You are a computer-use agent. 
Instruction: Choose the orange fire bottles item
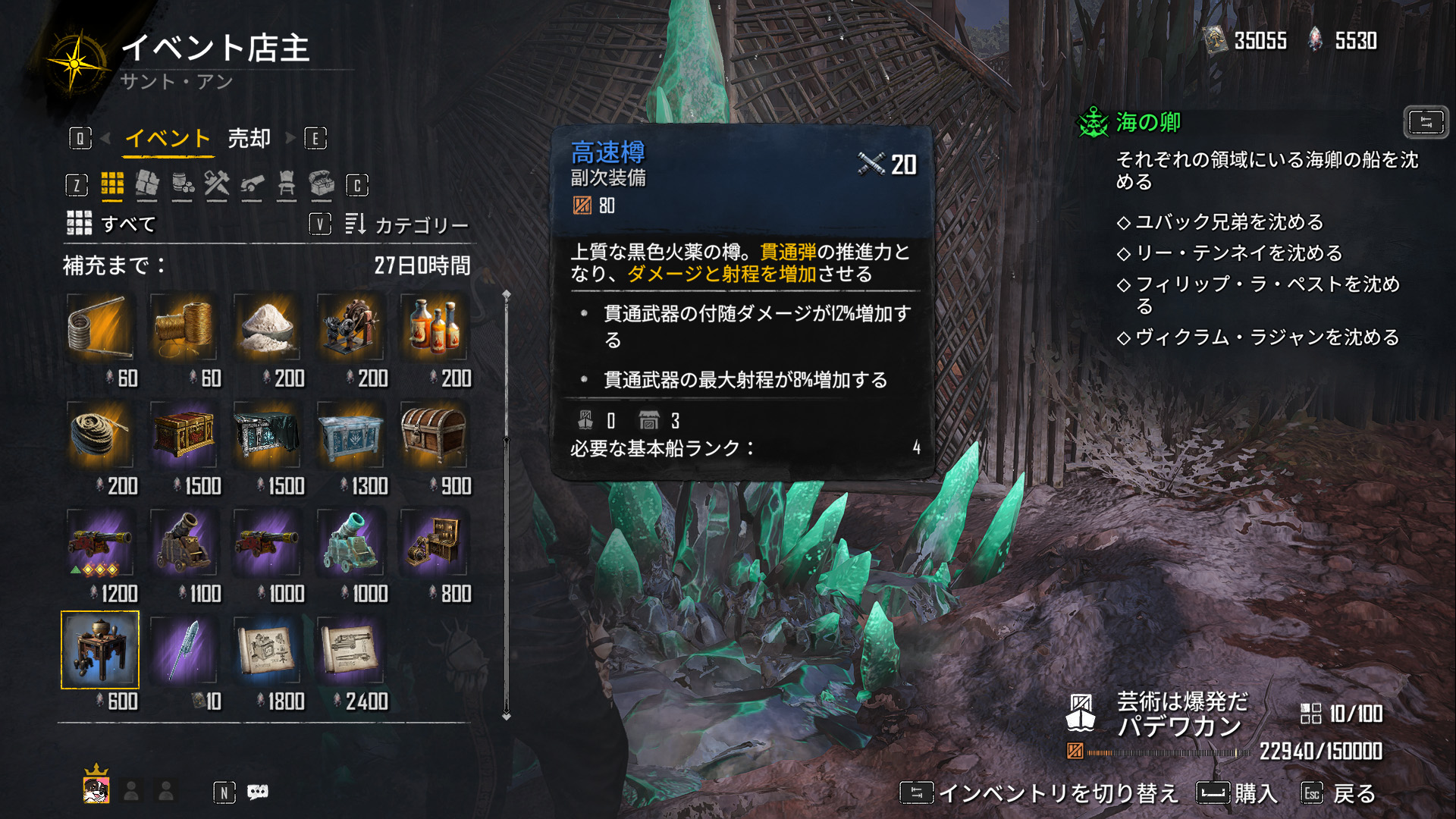pyautogui.click(x=433, y=327)
